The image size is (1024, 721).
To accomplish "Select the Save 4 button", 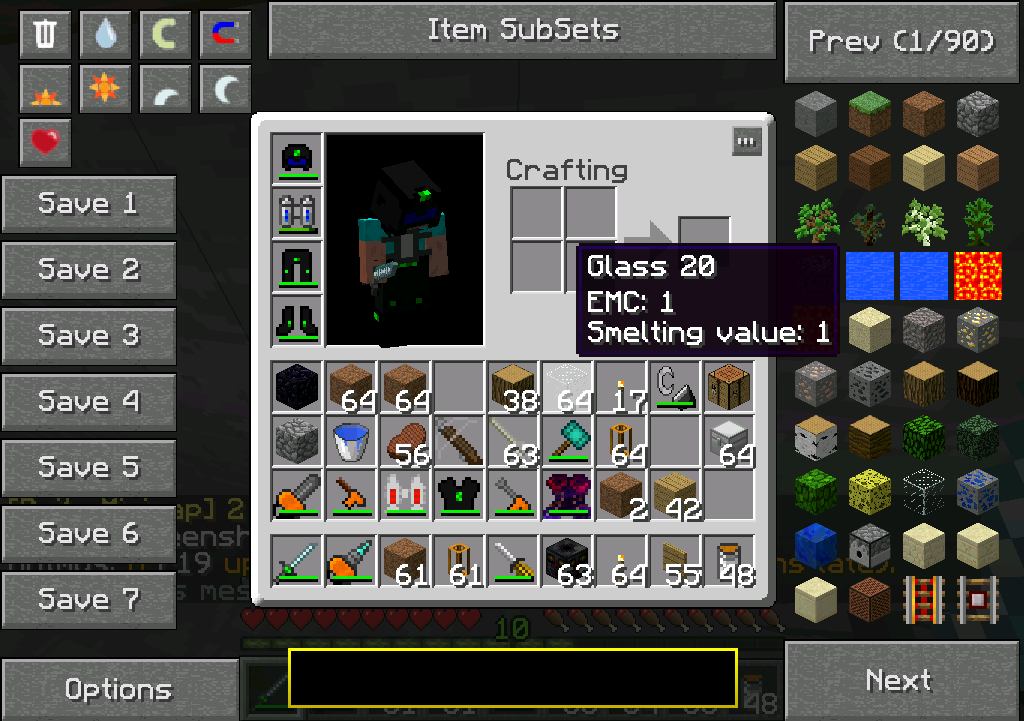I will click(x=89, y=402).
